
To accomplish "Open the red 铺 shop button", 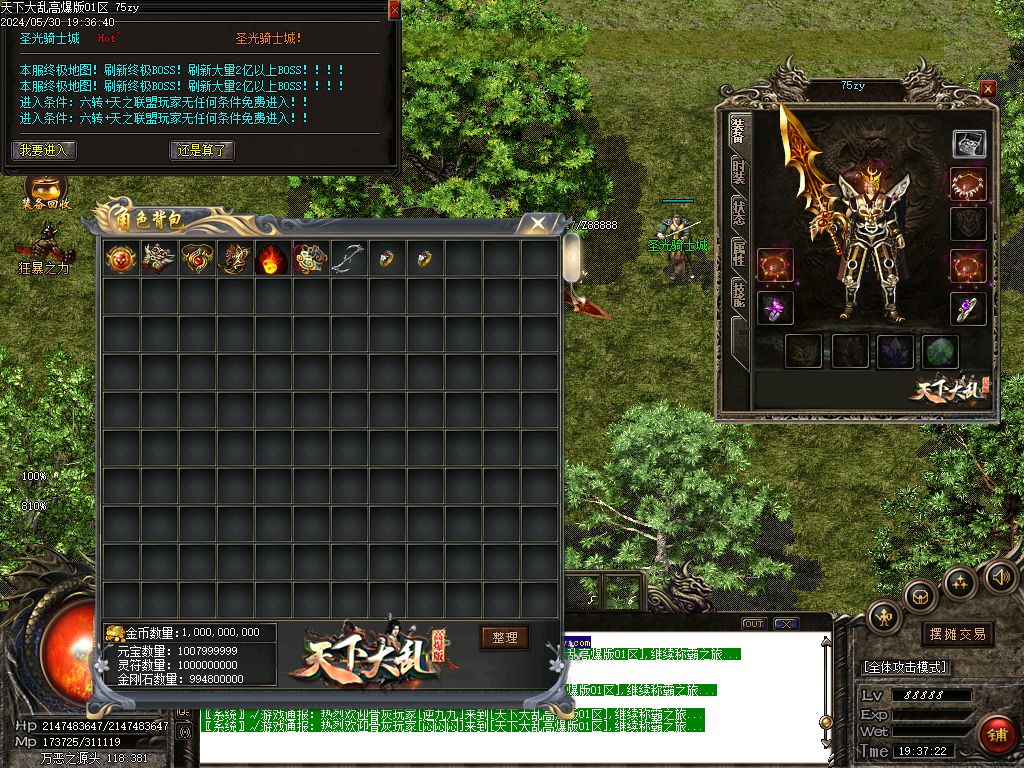I will coord(996,734).
